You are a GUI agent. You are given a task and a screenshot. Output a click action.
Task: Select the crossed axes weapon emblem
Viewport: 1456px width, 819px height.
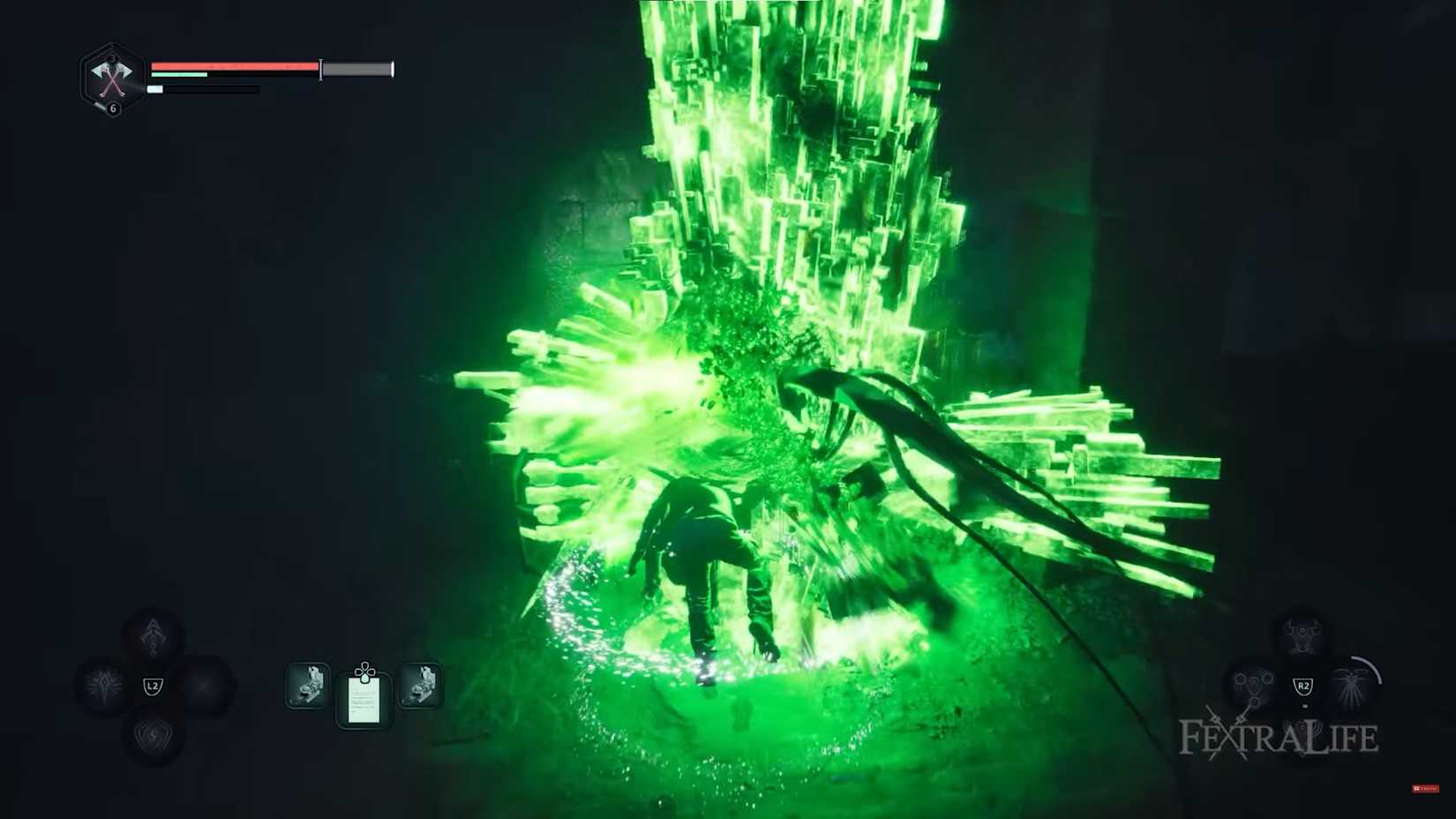(112, 78)
